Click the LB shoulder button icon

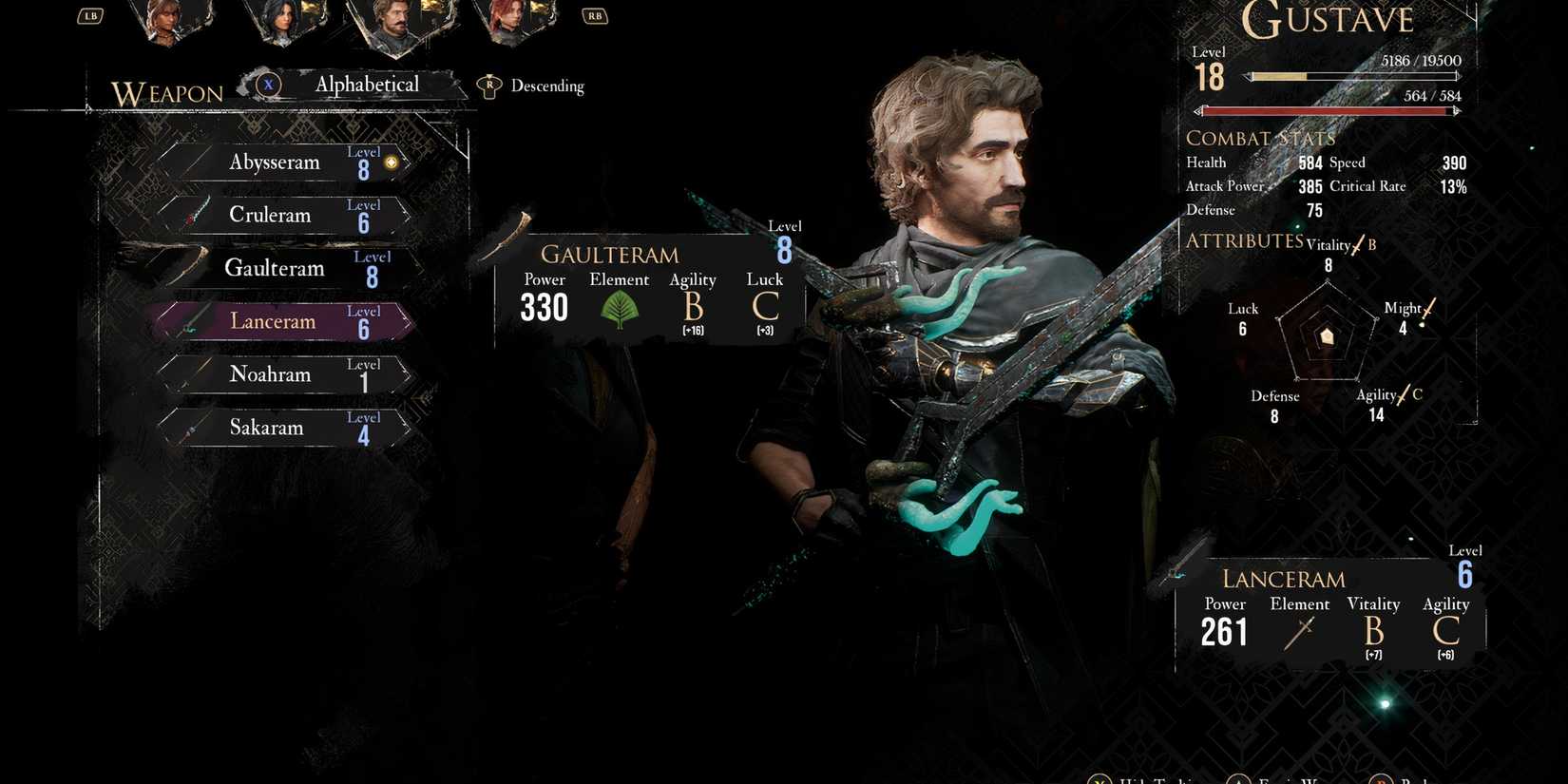tap(90, 15)
